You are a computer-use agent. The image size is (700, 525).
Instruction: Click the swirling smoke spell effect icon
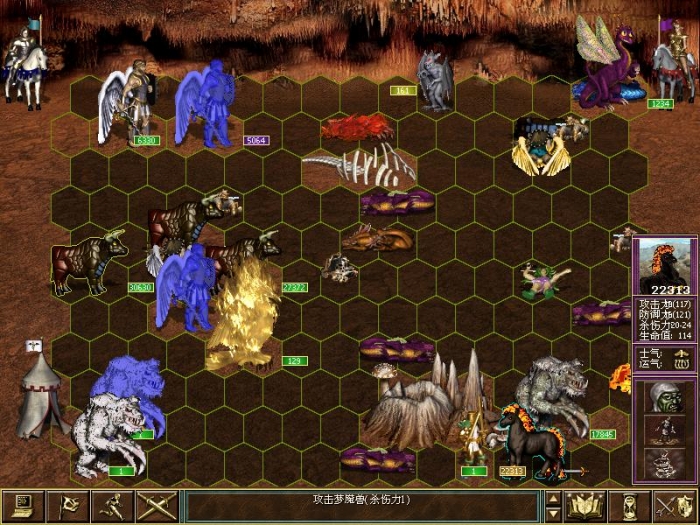coord(665,462)
